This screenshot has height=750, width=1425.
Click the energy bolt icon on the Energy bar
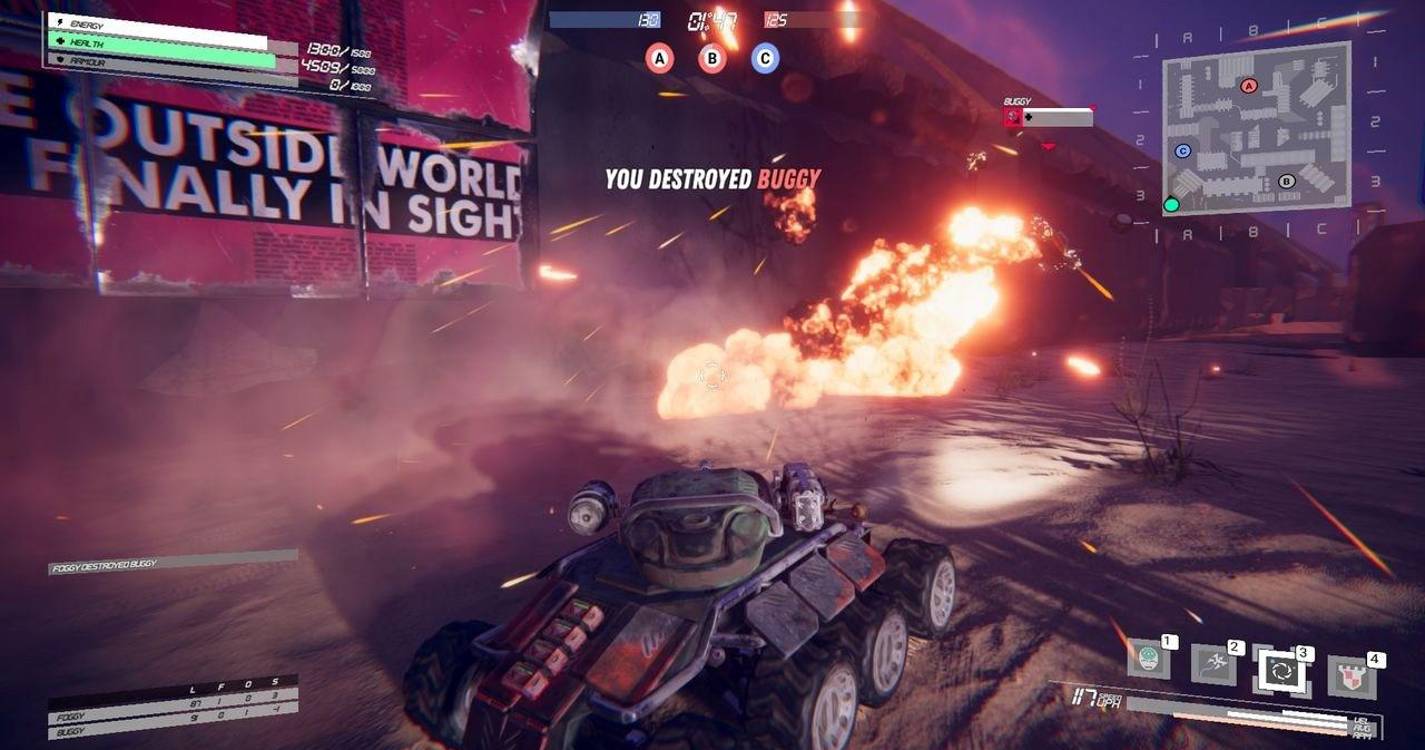pos(59,21)
